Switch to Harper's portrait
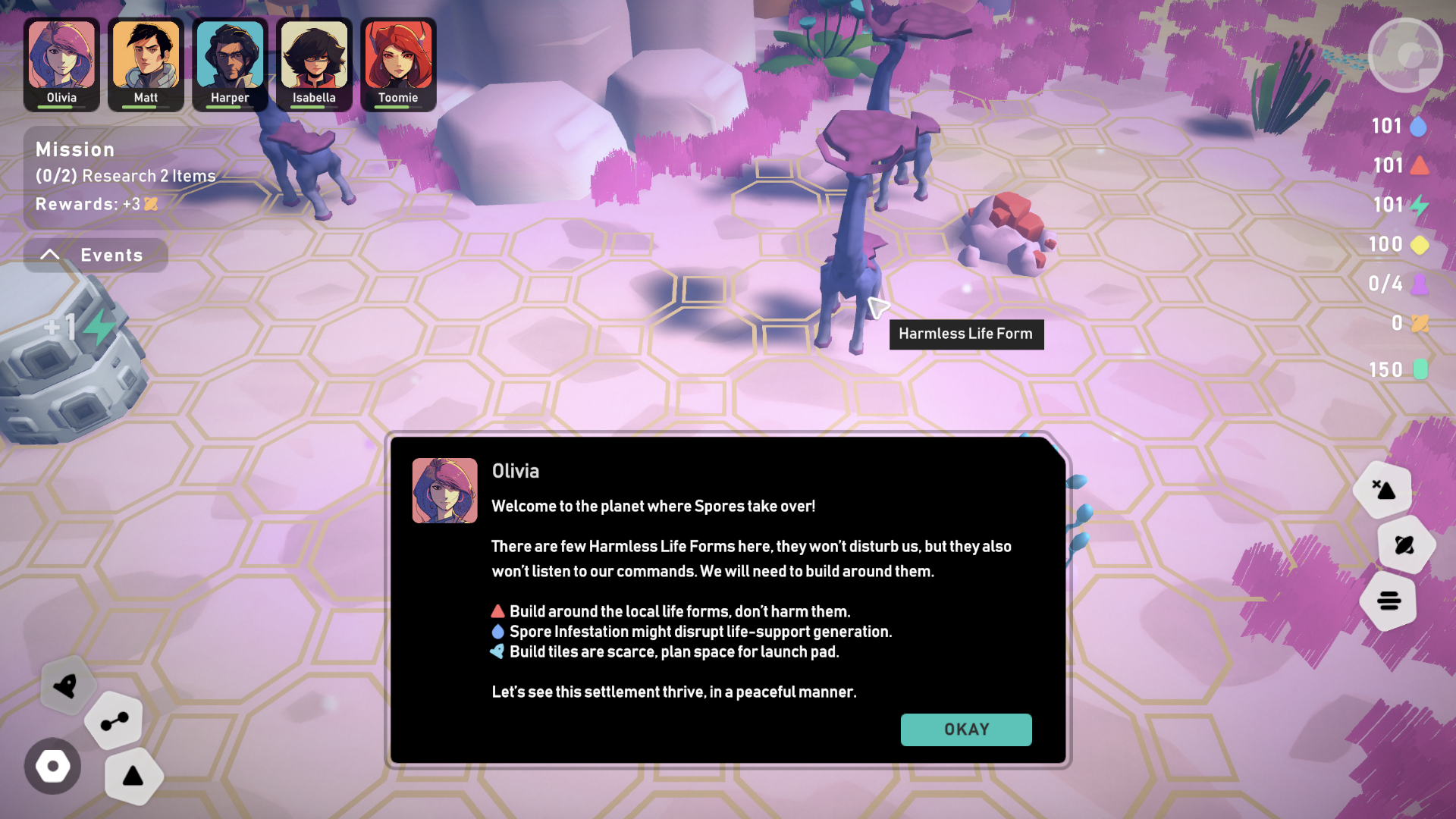The height and width of the screenshot is (819, 1456). tap(229, 57)
